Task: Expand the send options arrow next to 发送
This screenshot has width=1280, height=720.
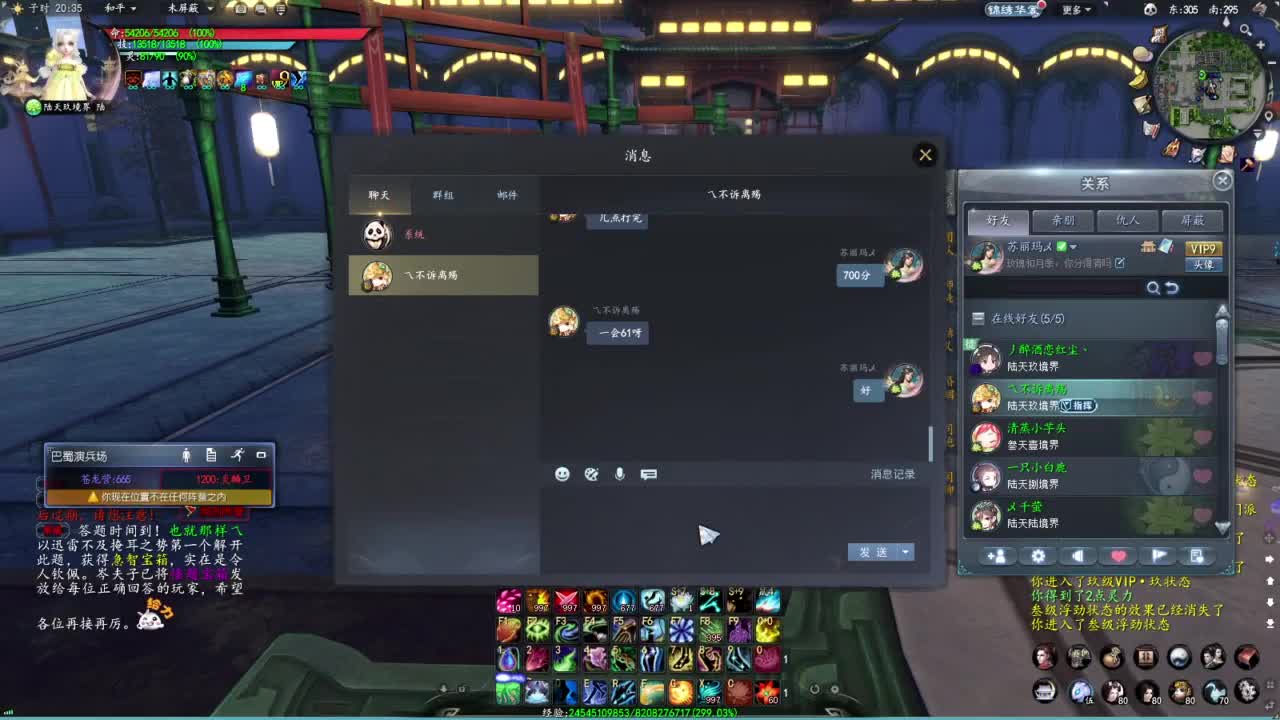Action: tap(906, 552)
